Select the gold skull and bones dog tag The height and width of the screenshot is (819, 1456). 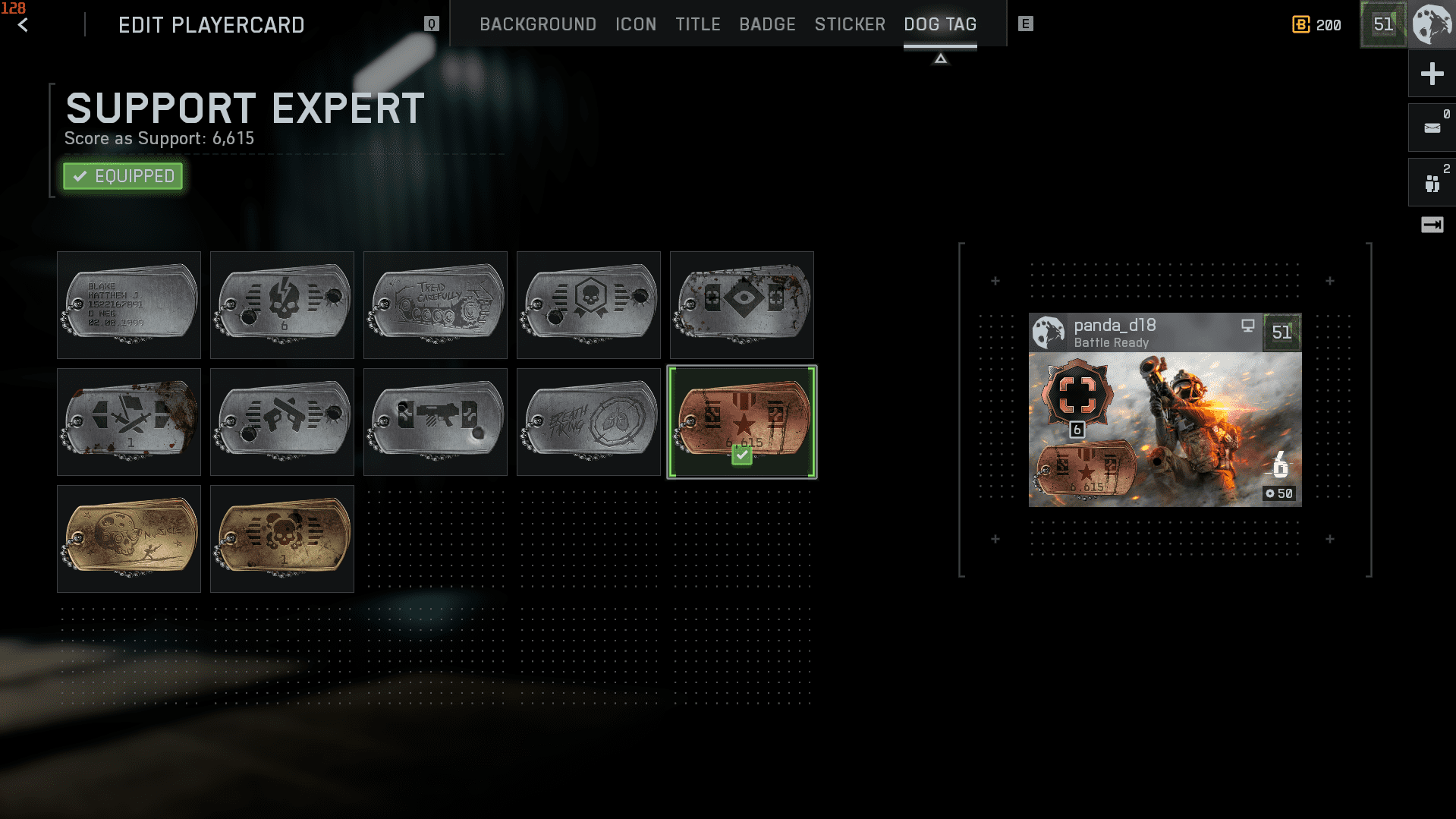click(282, 539)
